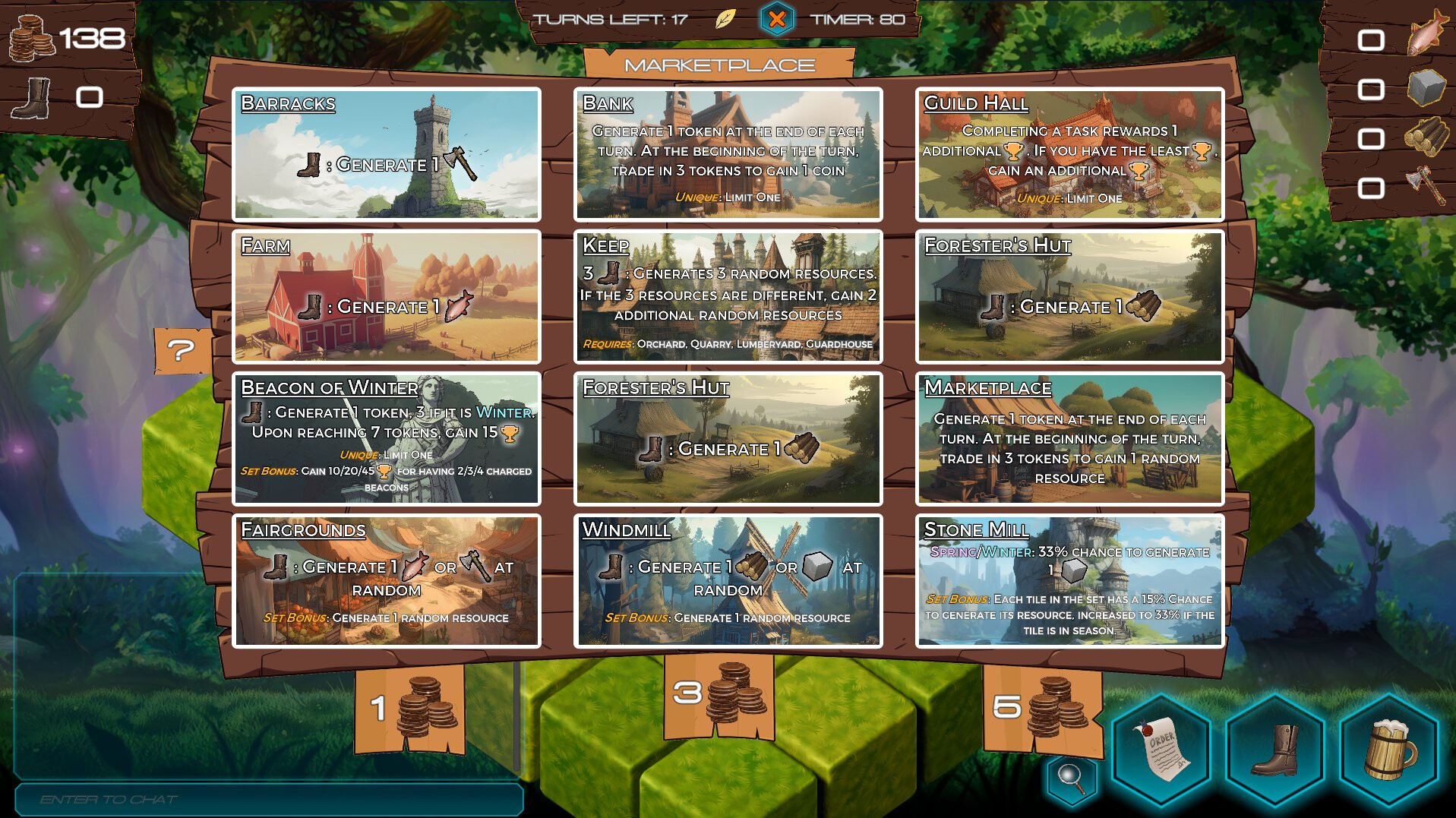This screenshot has height=818, width=1456.
Task: Click the feather quill icon near Turns Left
Action: tap(727, 19)
